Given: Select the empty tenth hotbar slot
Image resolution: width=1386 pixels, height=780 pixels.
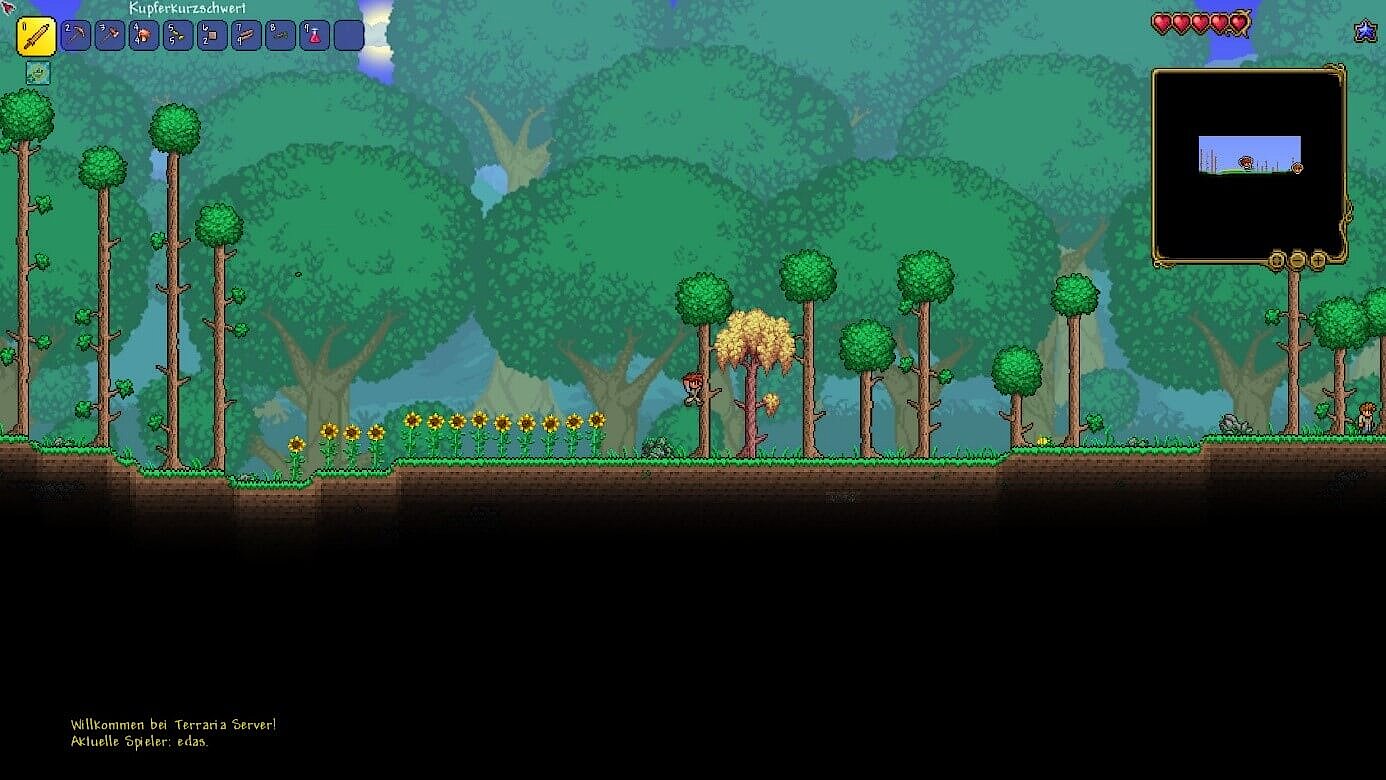Looking at the screenshot, I should click(347, 35).
